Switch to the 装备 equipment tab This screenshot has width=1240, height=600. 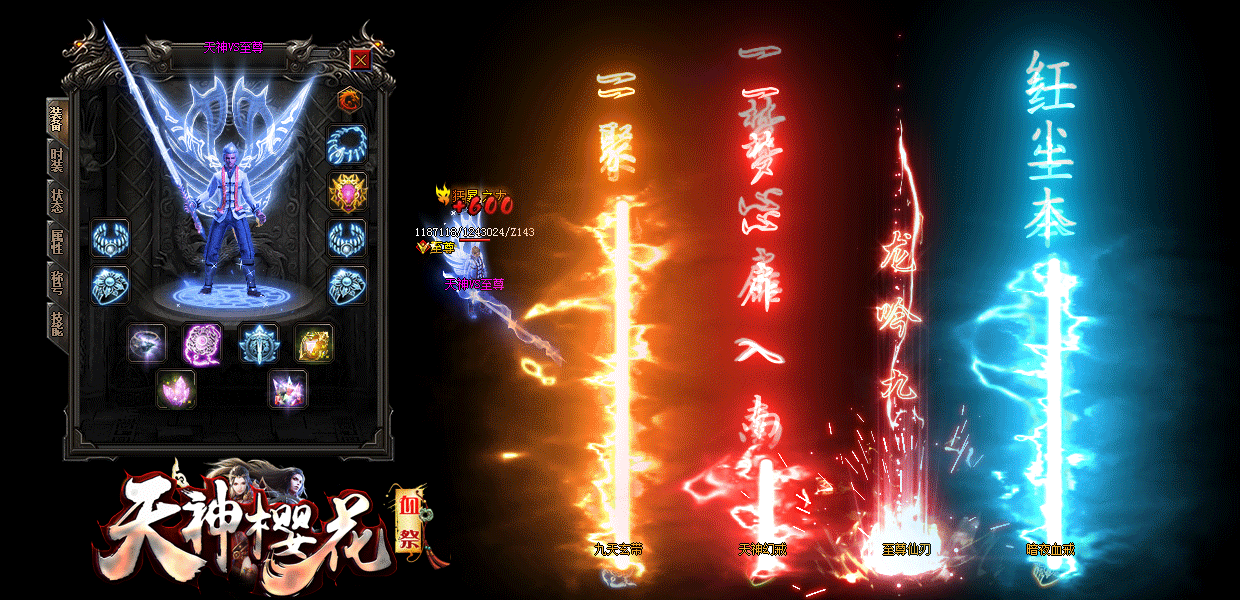[x=56, y=119]
